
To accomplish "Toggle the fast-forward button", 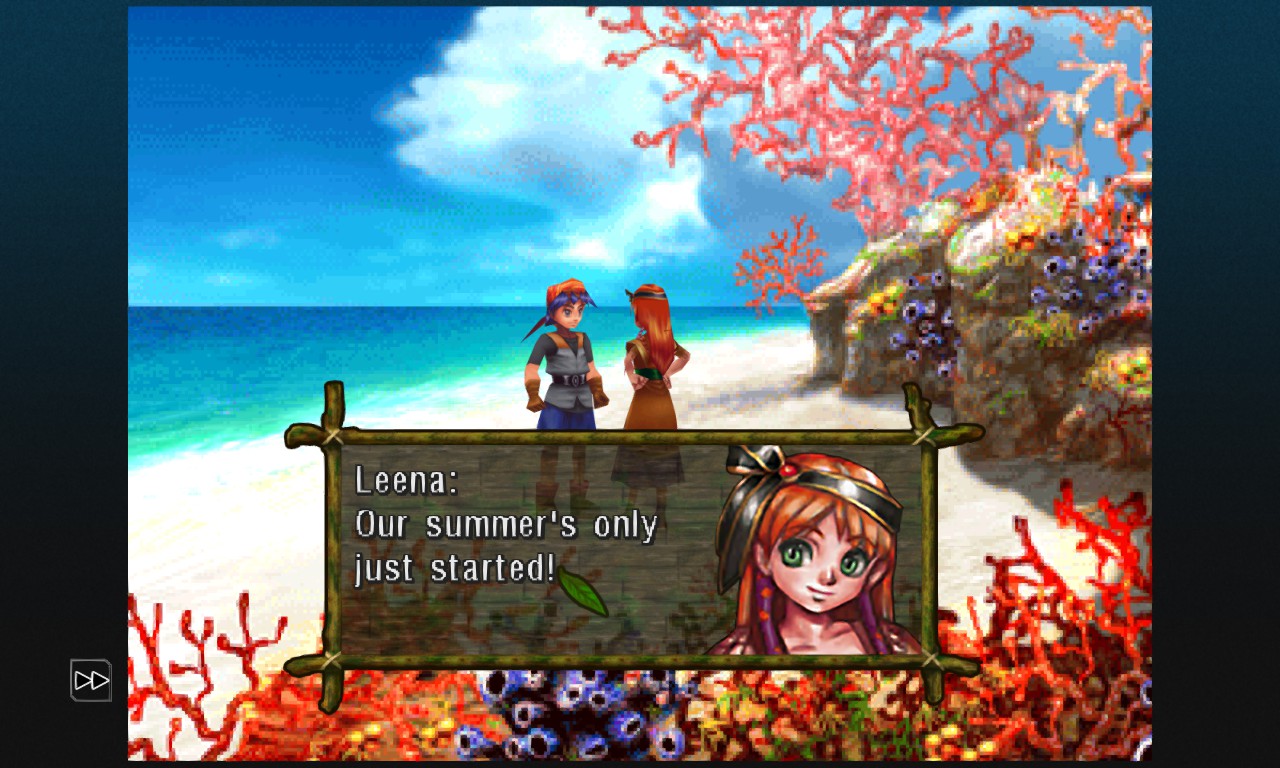I will tap(91, 681).
